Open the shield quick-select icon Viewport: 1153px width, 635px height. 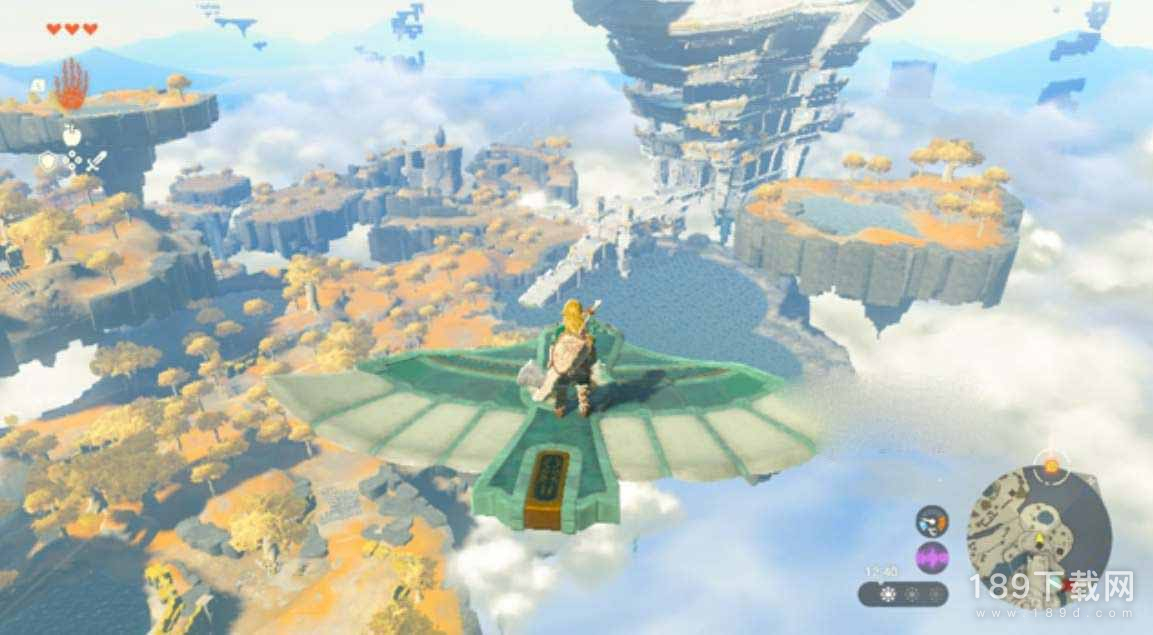(47, 160)
